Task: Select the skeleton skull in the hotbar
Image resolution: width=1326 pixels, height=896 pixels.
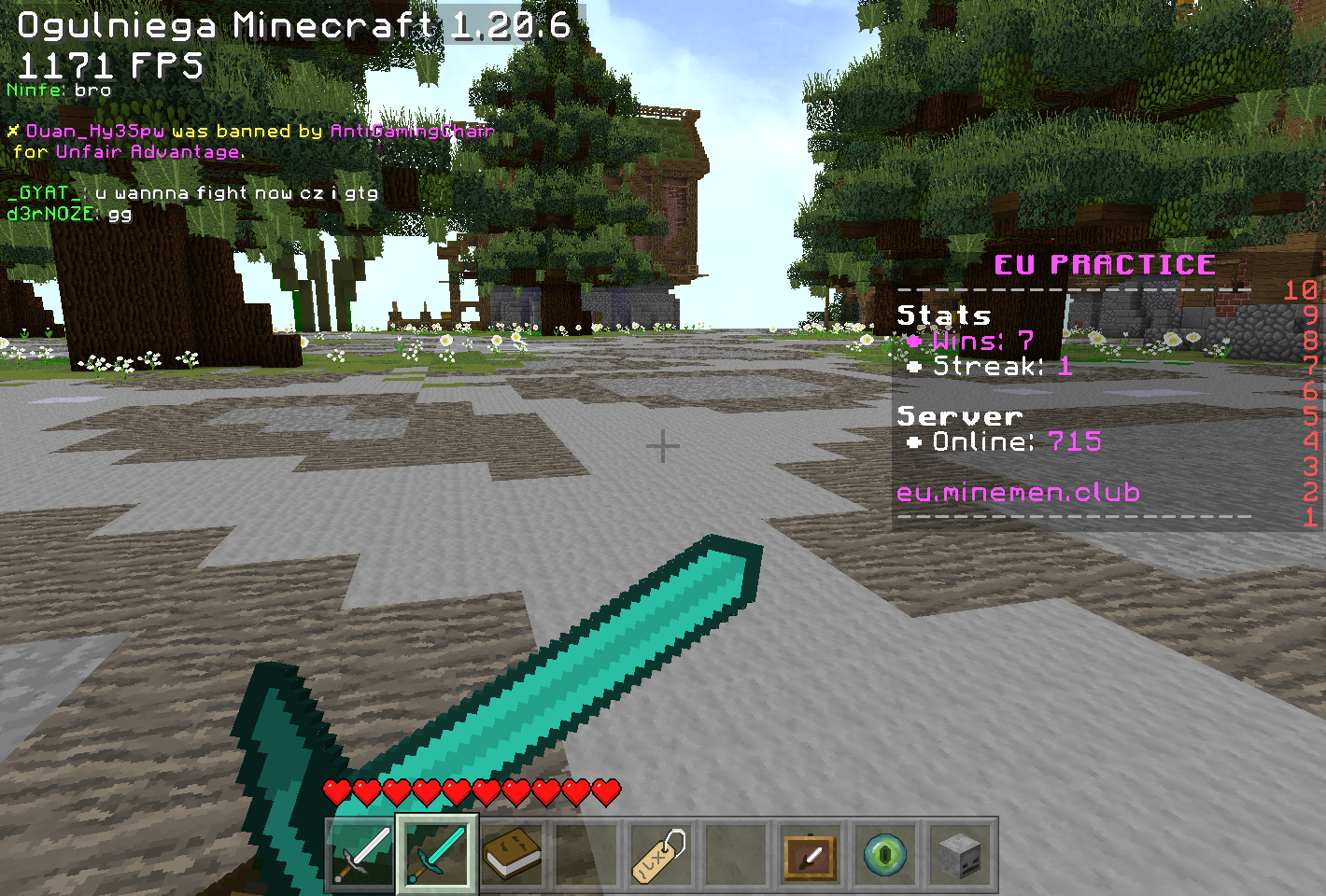Action: [x=958, y=854]
